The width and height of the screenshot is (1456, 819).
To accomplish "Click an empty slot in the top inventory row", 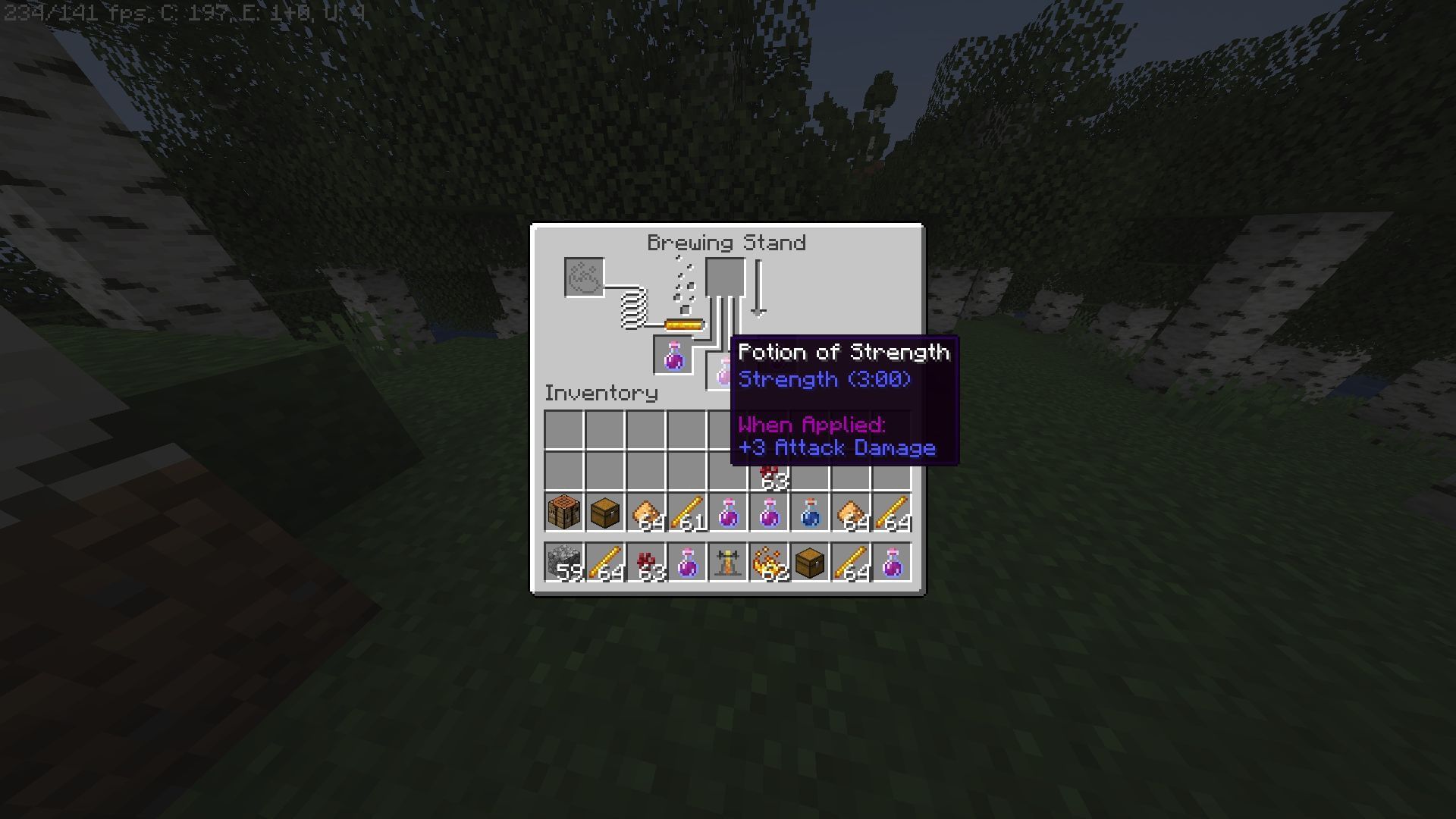I will click(565, 428).
